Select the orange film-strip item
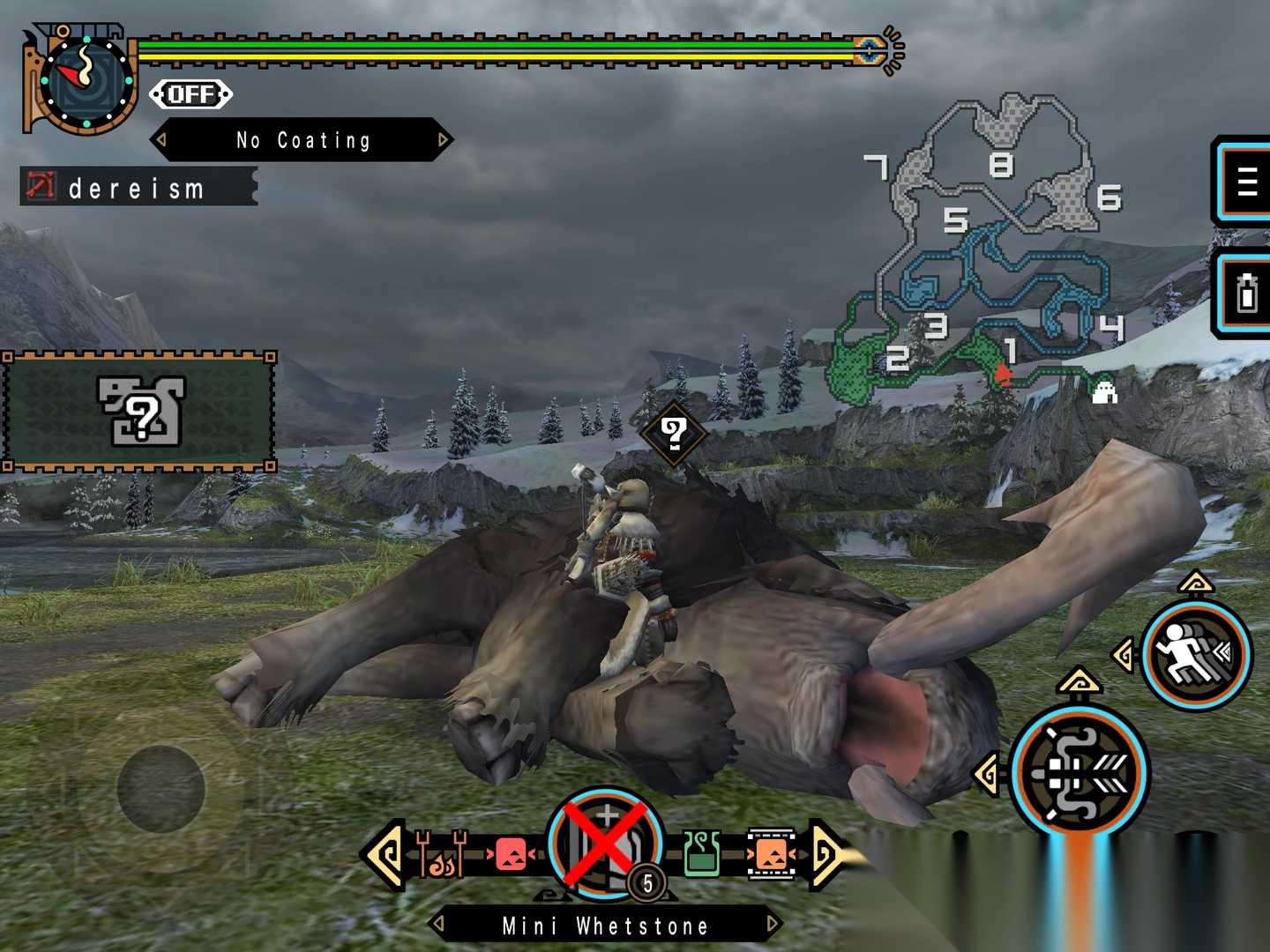Viewport: 1270px width, 952px height. coord(771,853)
